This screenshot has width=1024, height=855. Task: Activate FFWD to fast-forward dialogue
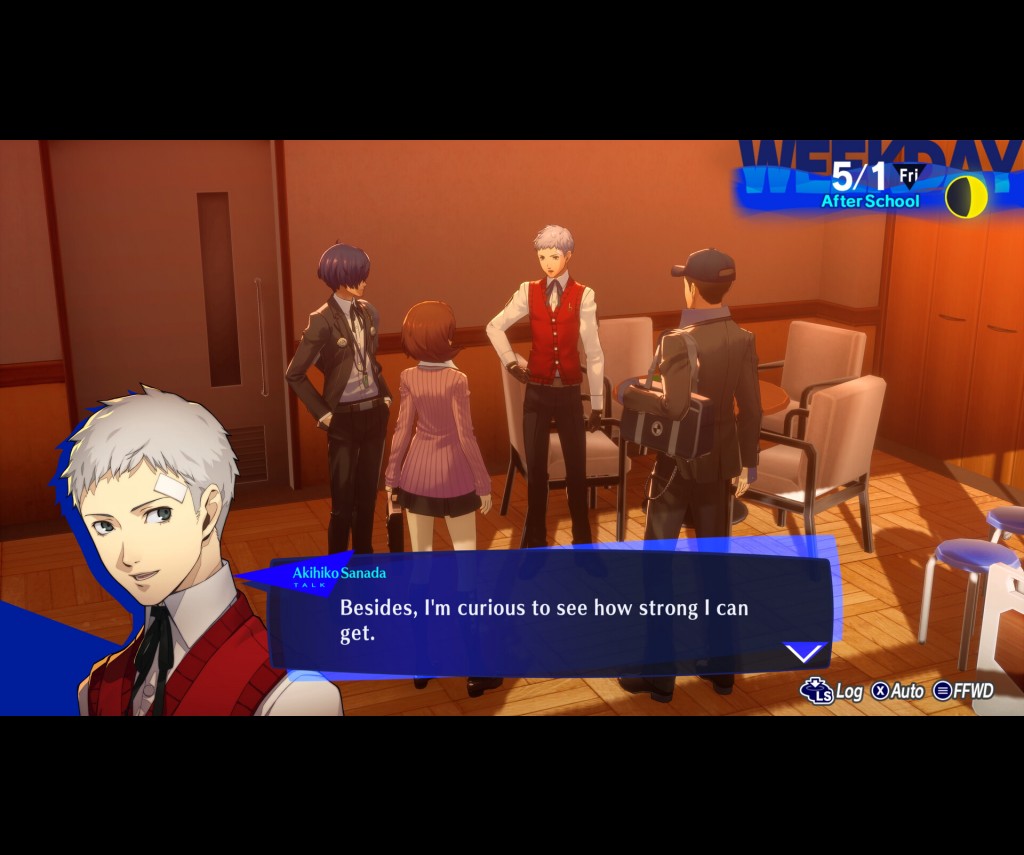pos(964,691)
